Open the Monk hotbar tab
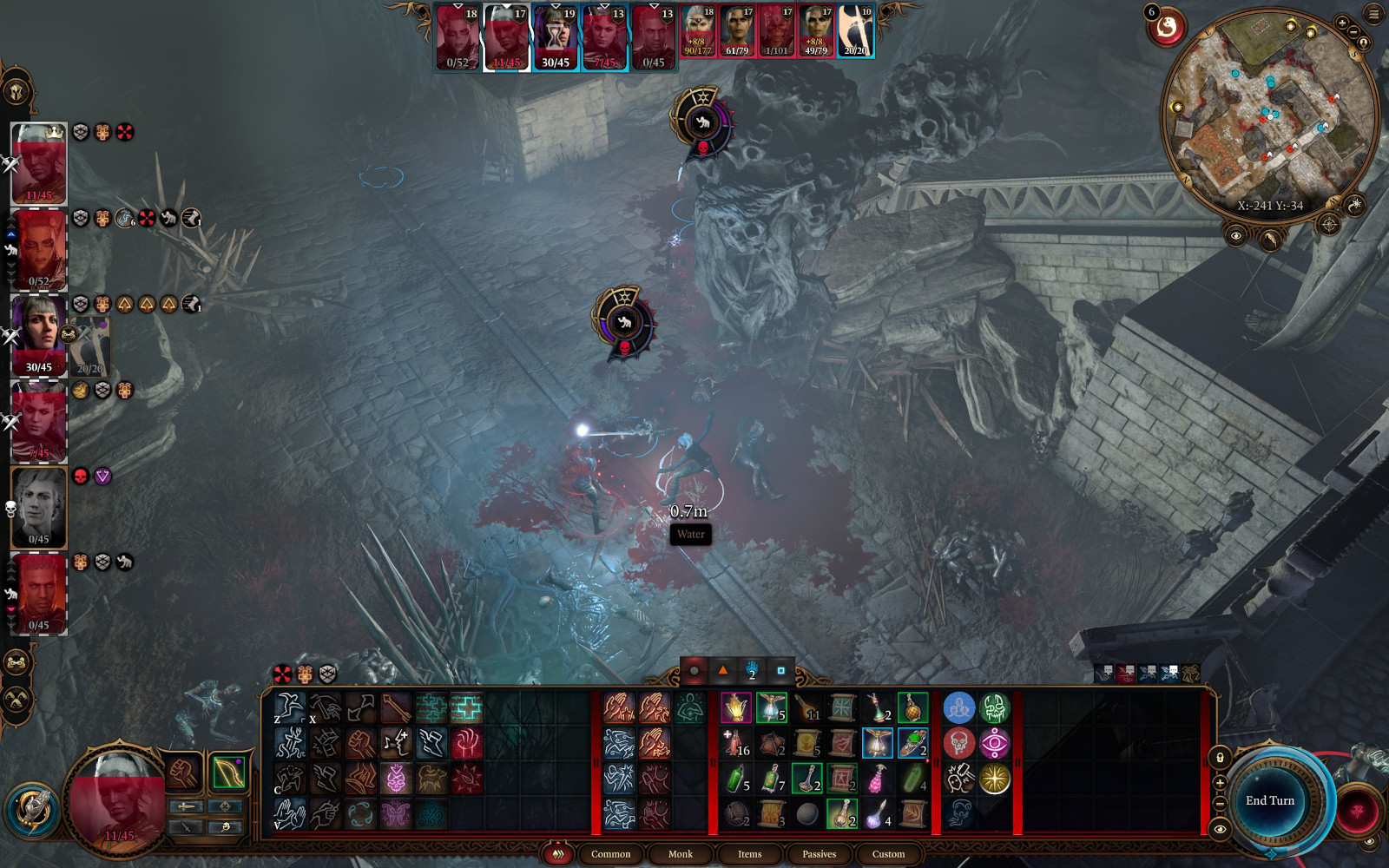This screenshot has width=1389, height=868. pos(680,854)
